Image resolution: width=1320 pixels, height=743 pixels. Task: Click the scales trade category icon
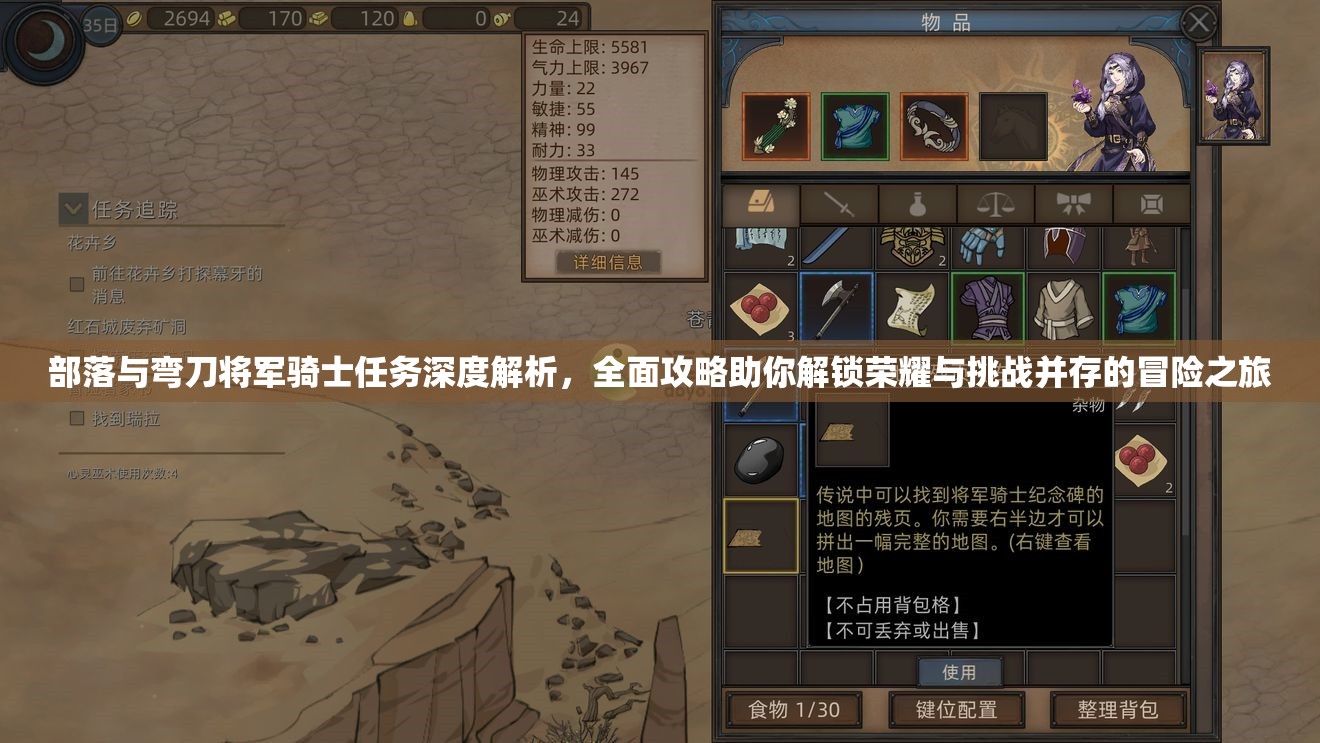click(x=995, y=203)
